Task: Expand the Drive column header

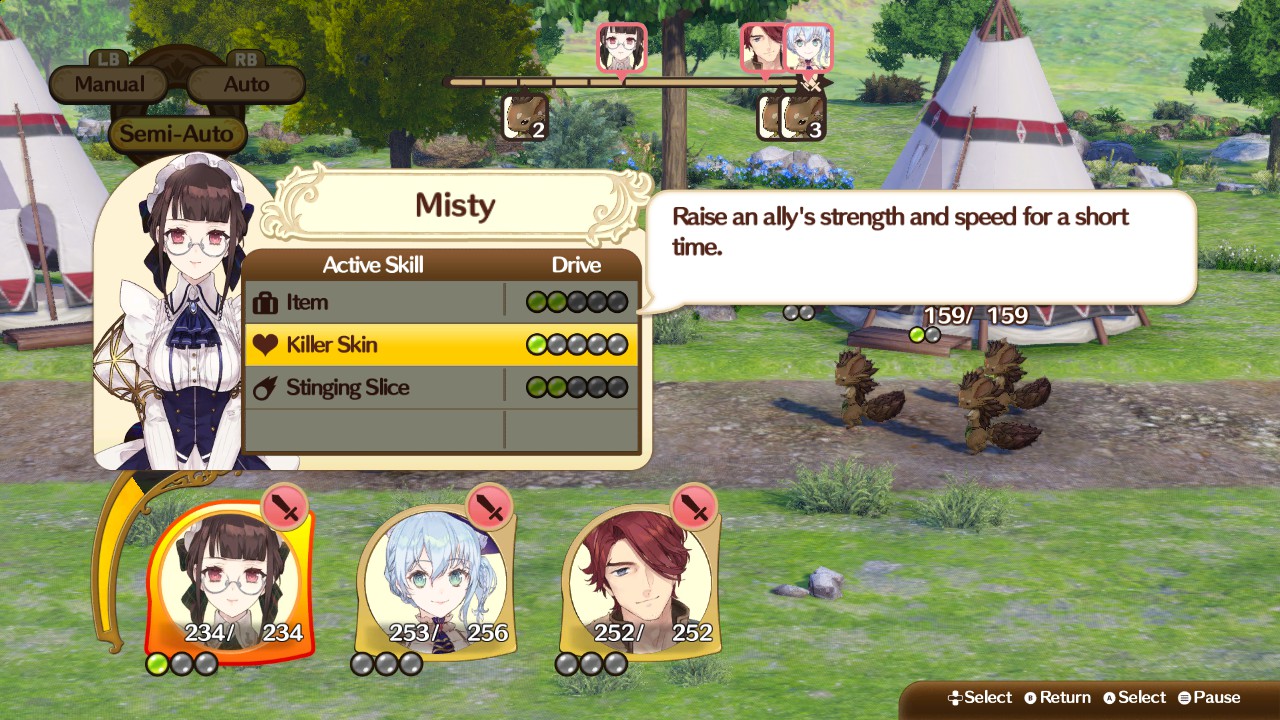Action: tap(575, 265)
